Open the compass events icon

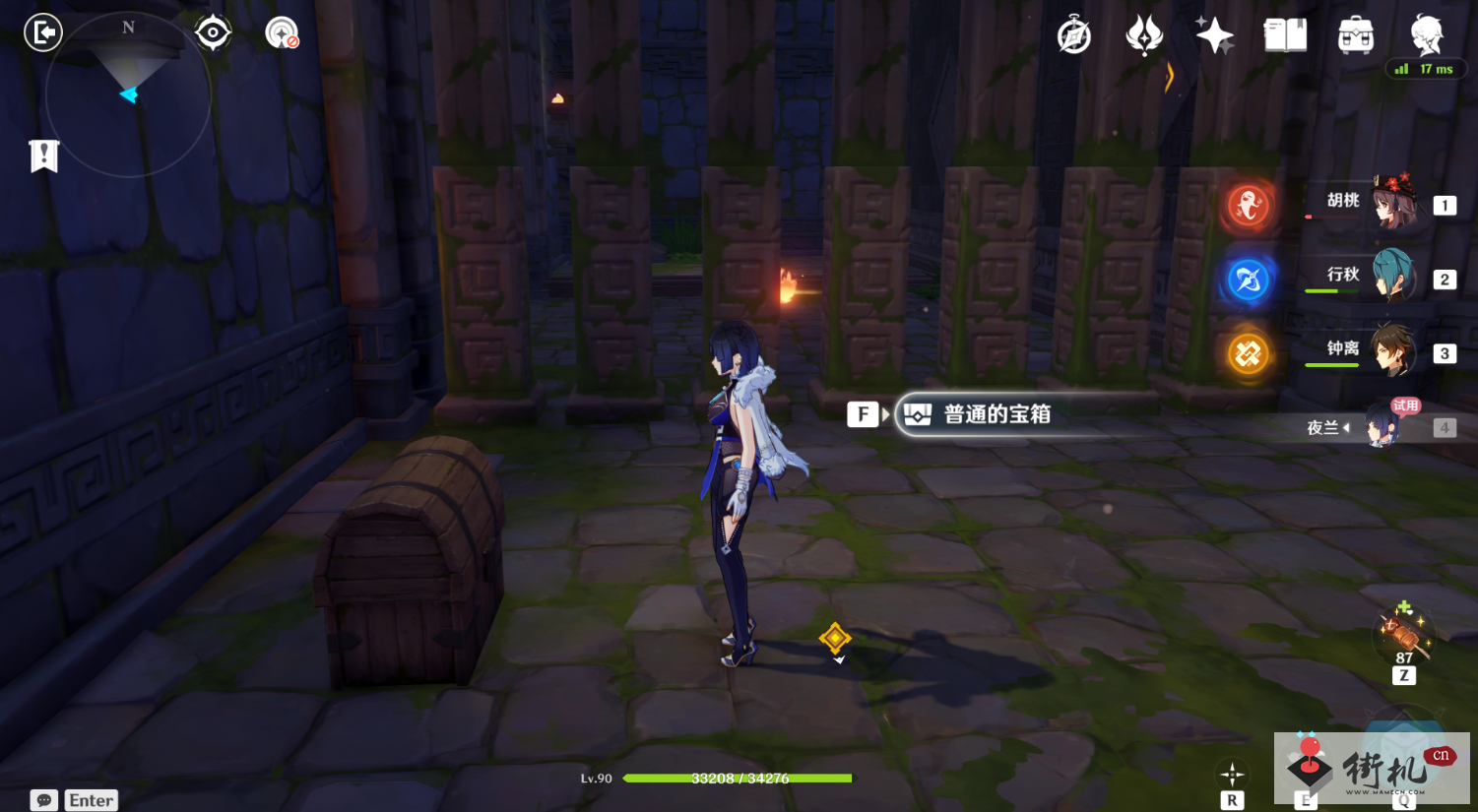tap(1073, 36)
